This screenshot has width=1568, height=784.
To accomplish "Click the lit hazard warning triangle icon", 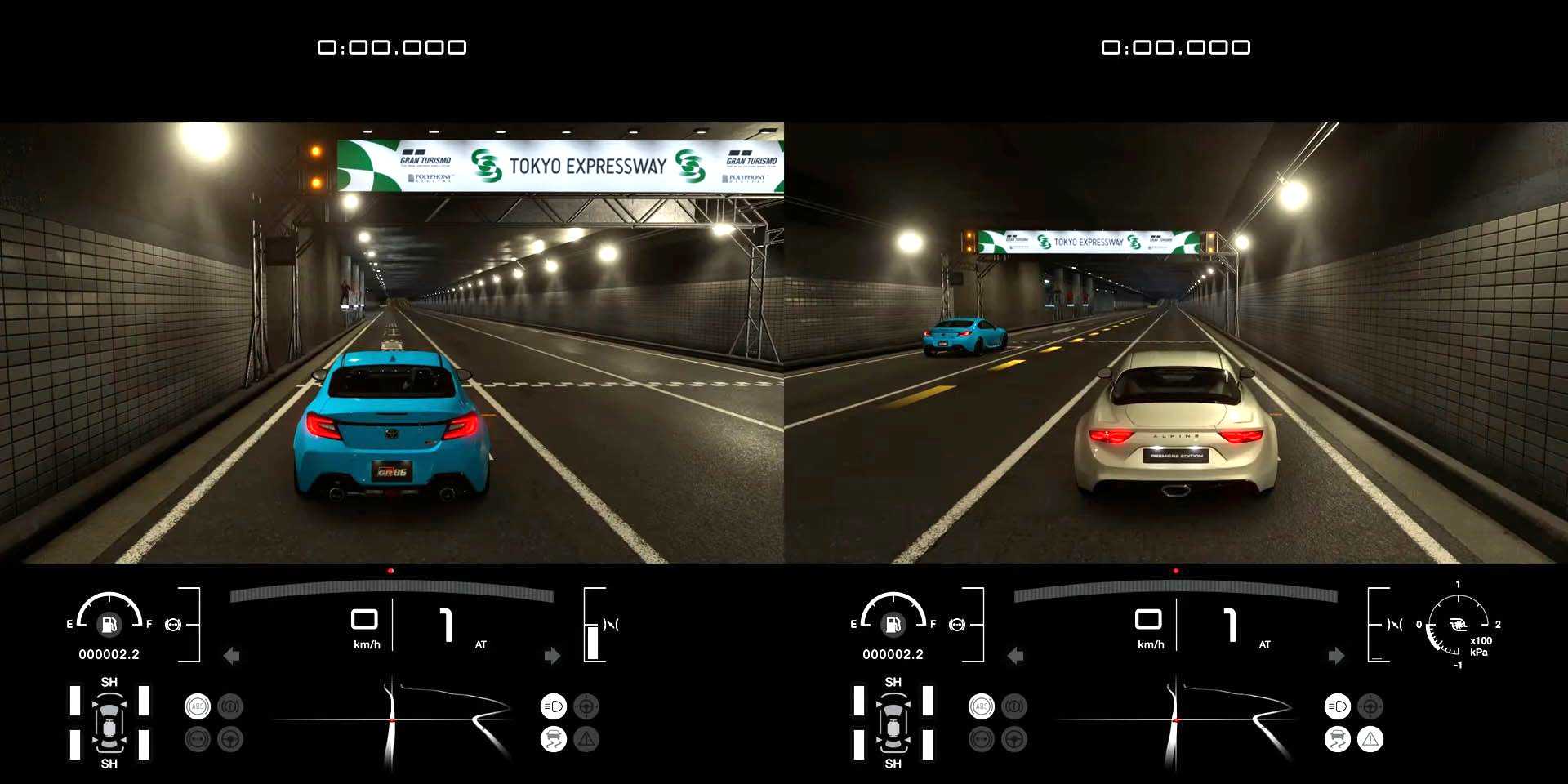I will 1370,739.
